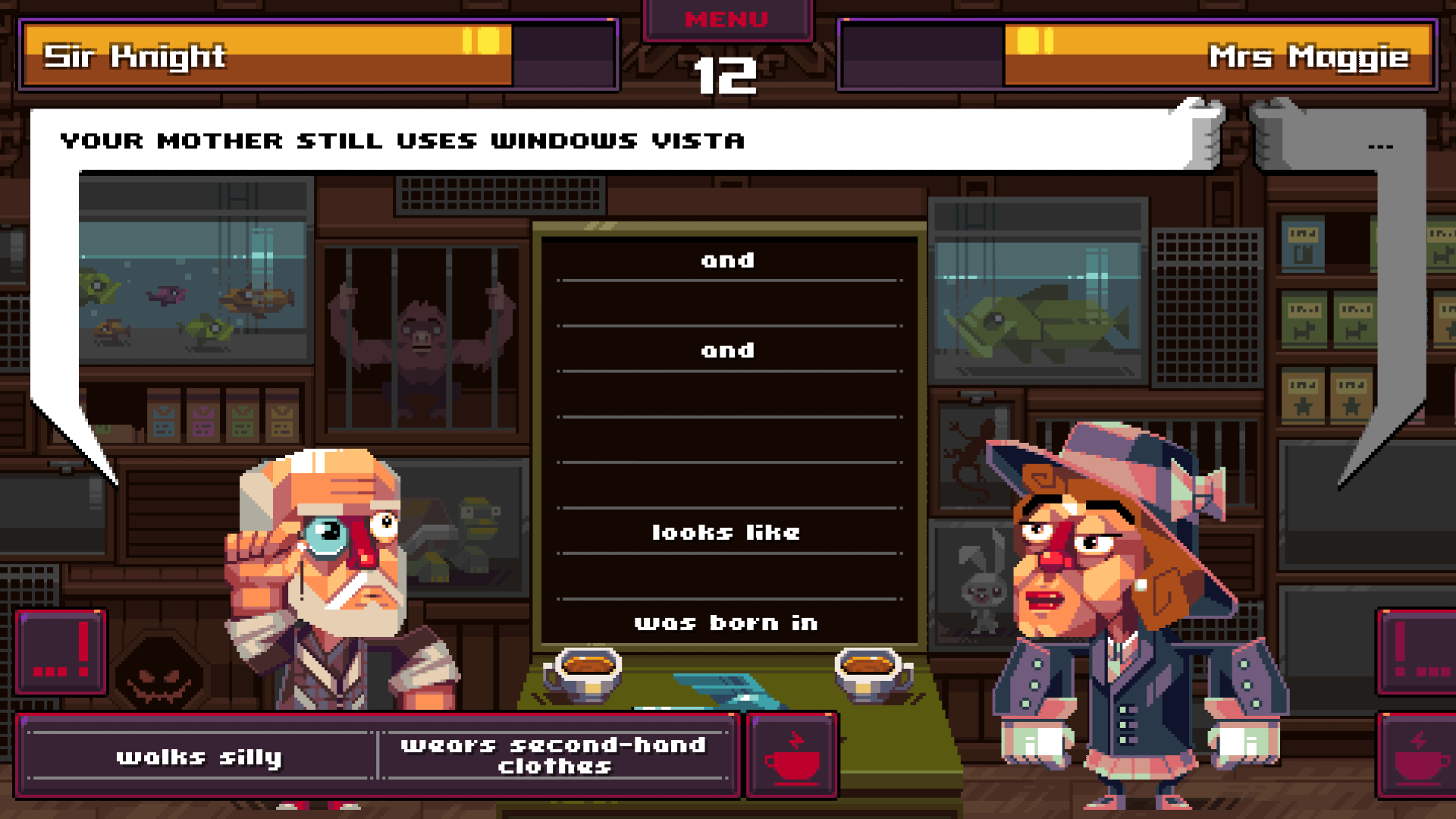Click Sir Knight's exclamation end-sentence button
Viewport: 1456px width, 819px height.
[x=61, y=652]
